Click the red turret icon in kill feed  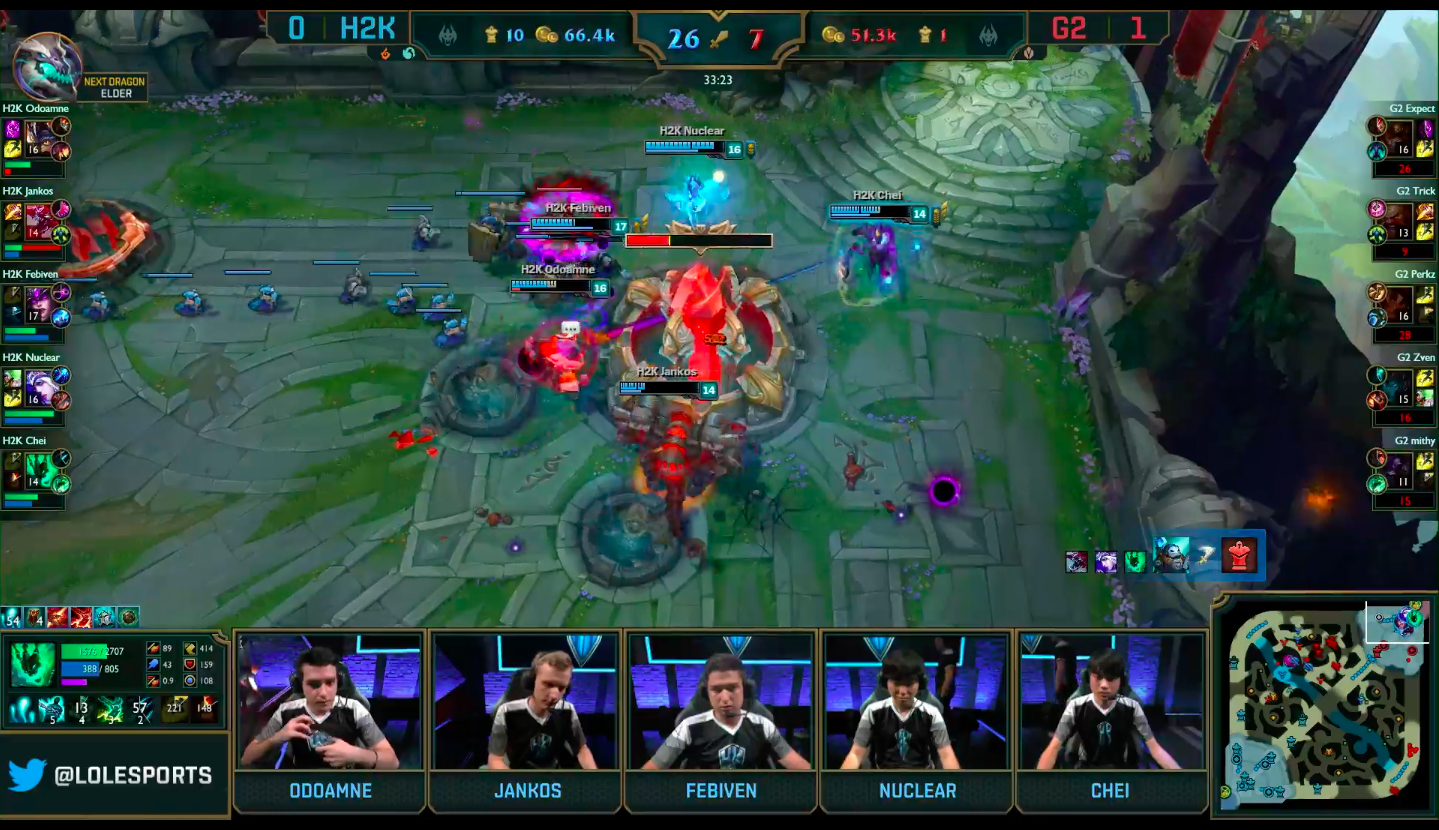point(1239,555)
